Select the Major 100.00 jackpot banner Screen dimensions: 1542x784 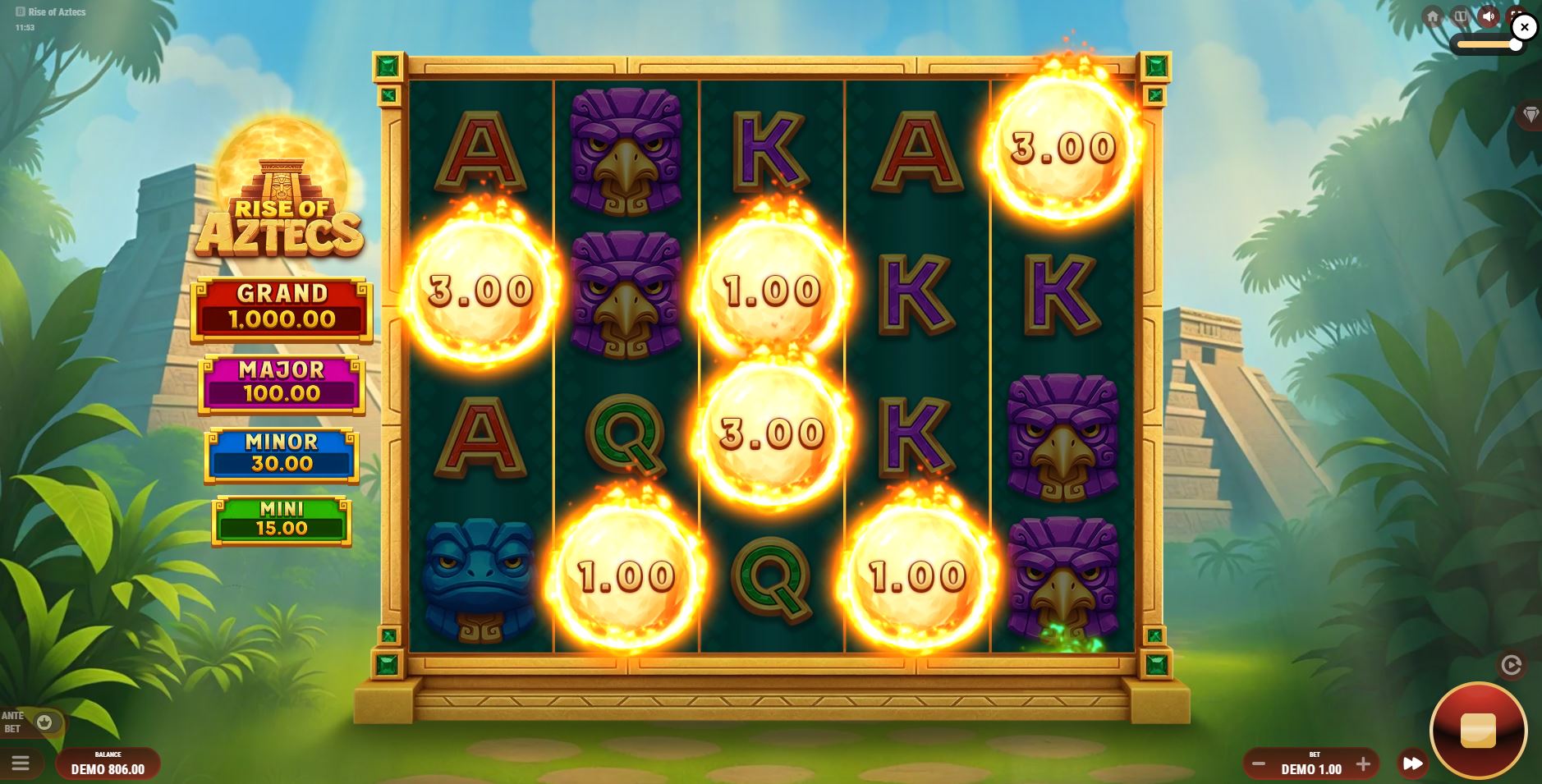pyautogui.click(x=282, y=381)
